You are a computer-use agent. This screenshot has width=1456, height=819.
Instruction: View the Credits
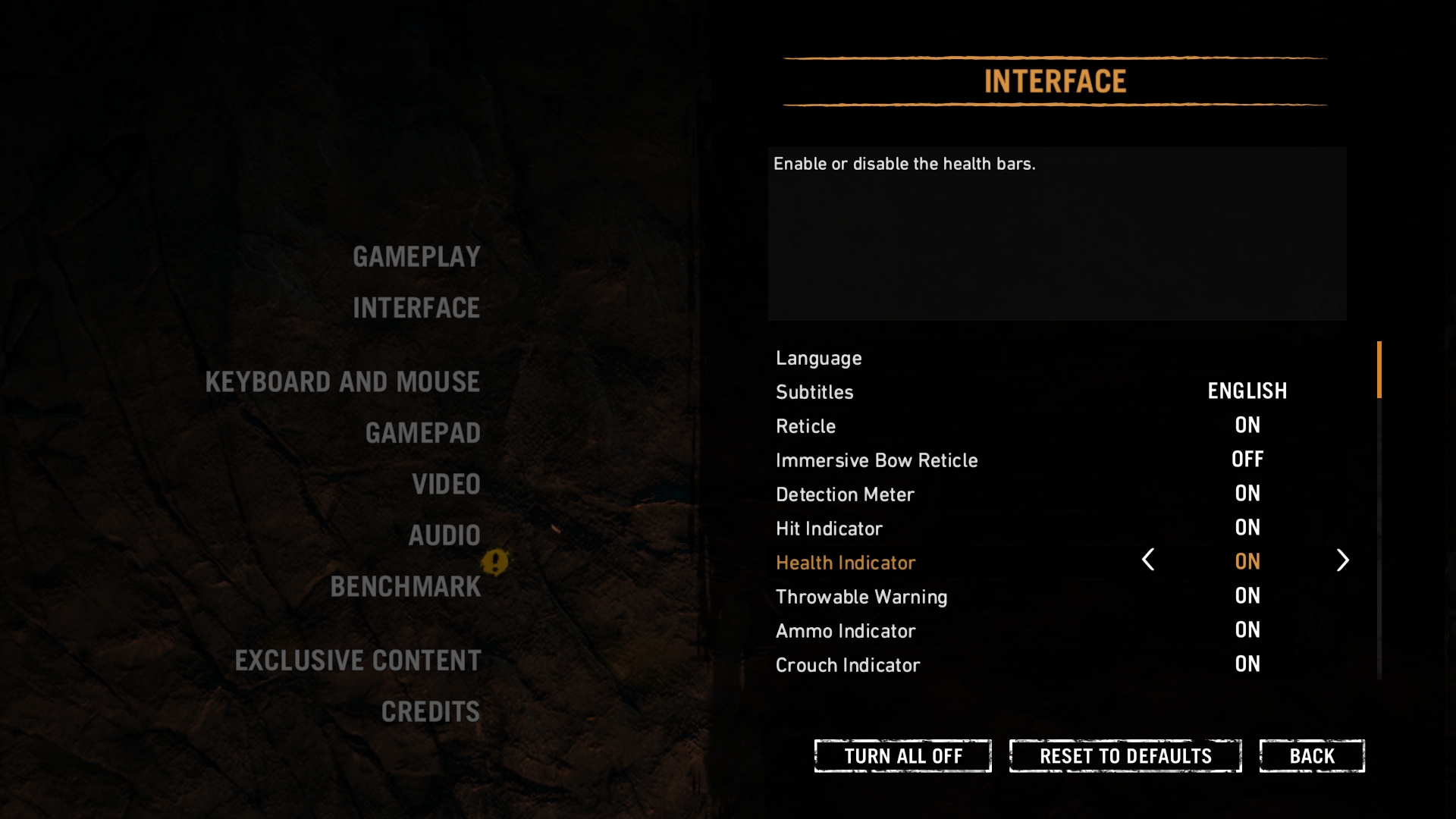click(431, 712)
